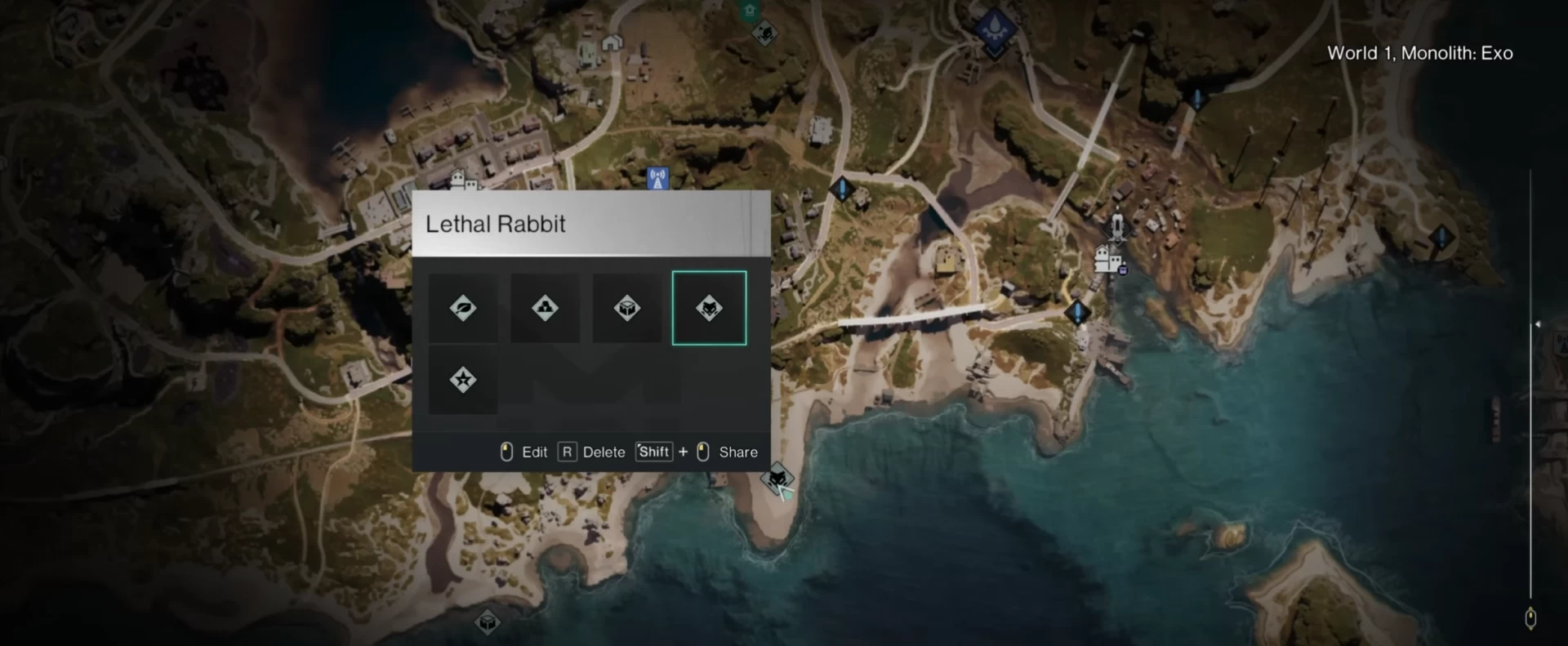Pick the crate marker icon
Viewport: 1568px width, 646px height.
(627, 308)
